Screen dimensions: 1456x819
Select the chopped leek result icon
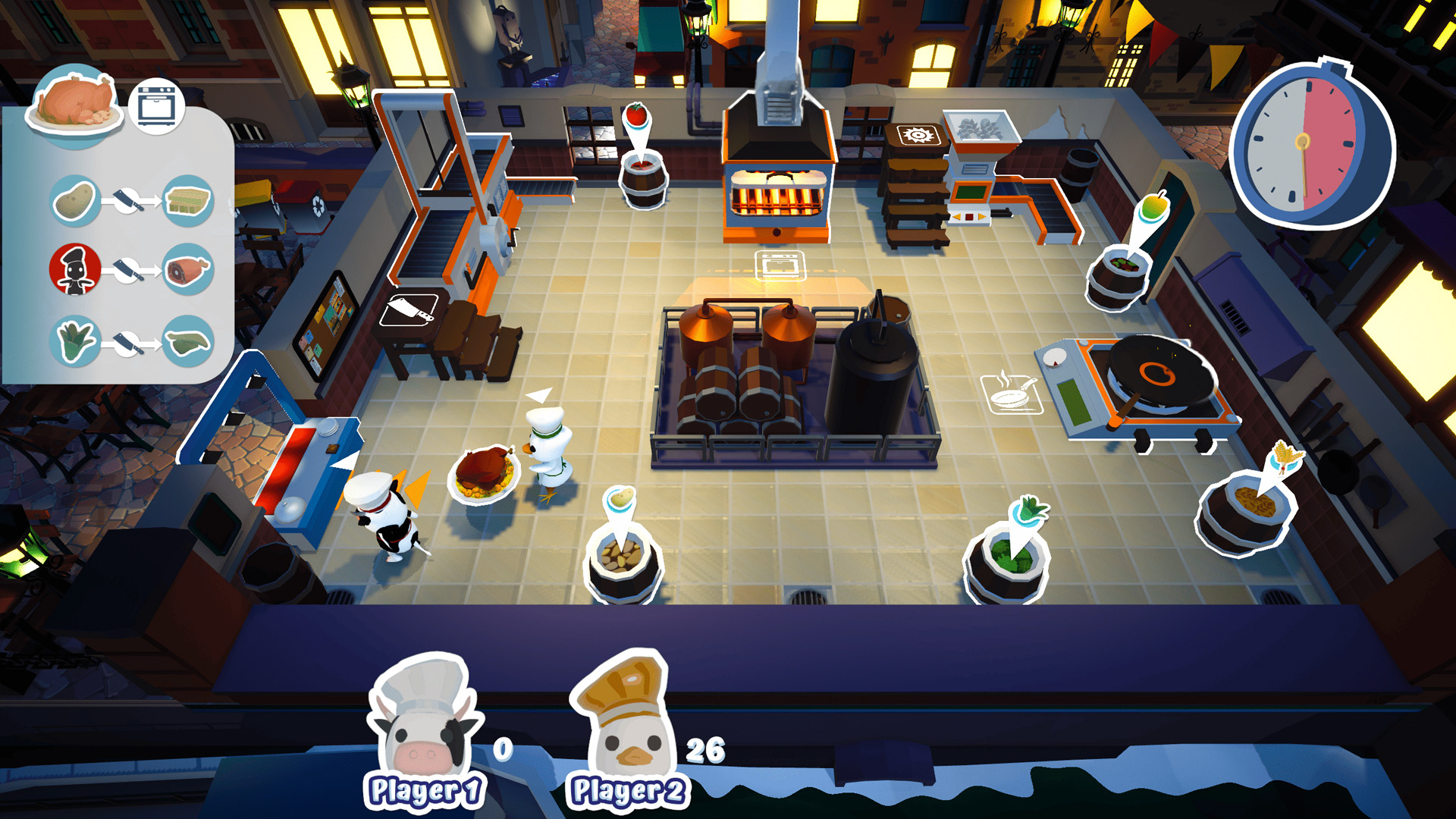coord(187,341)
